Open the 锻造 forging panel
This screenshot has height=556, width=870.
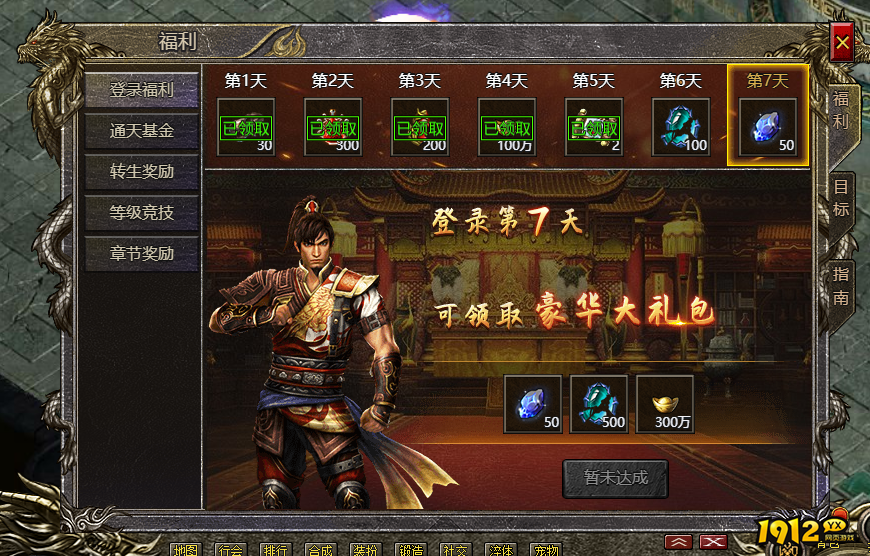point(411,549)
